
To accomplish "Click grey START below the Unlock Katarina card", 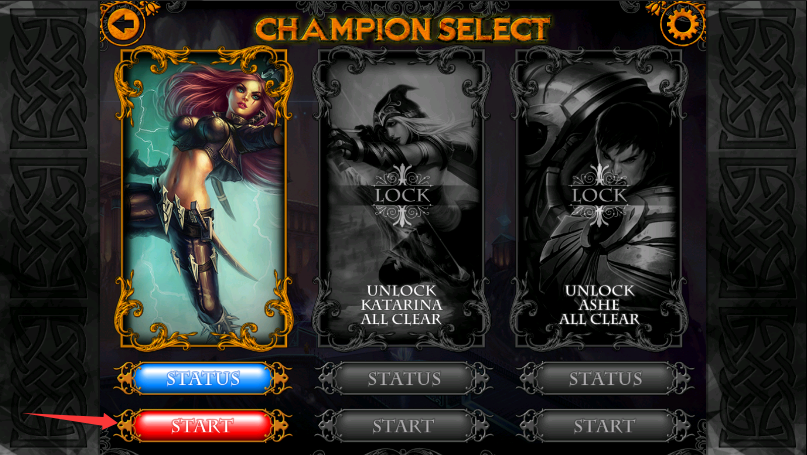I will (x=404, y=426).
